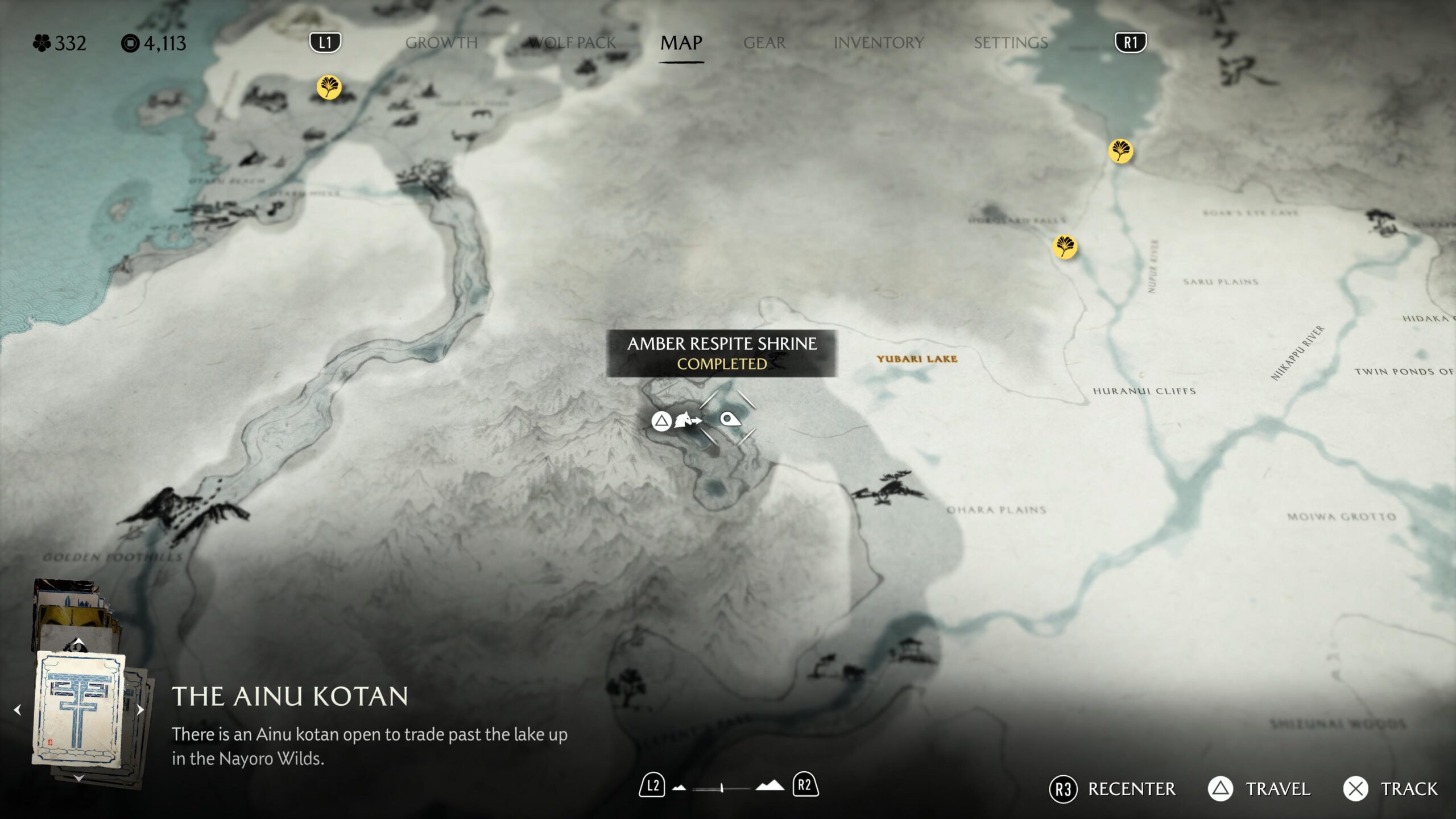Click the yellow ginkgo marker below the northeast lake
Viewport: 1456px width, 819px height.
[x=1120, y=151]
